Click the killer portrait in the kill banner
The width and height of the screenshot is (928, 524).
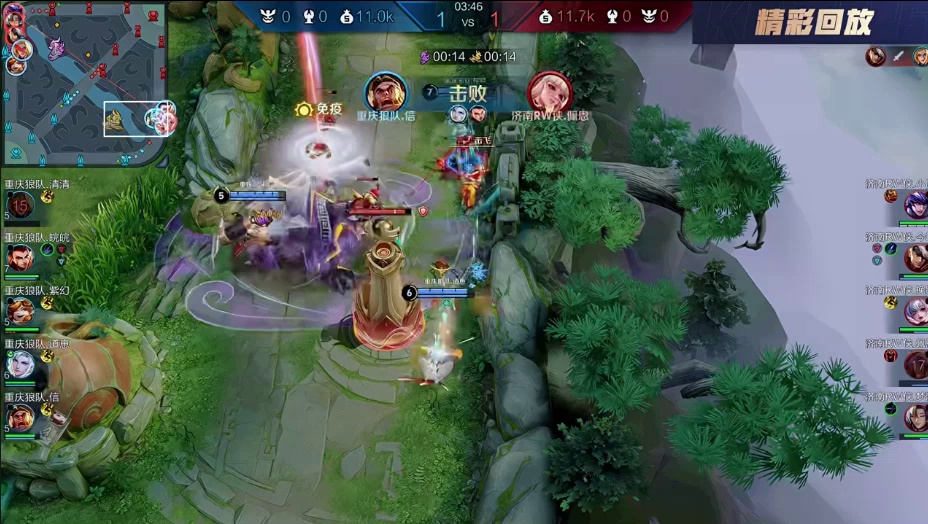coord(385,92)
